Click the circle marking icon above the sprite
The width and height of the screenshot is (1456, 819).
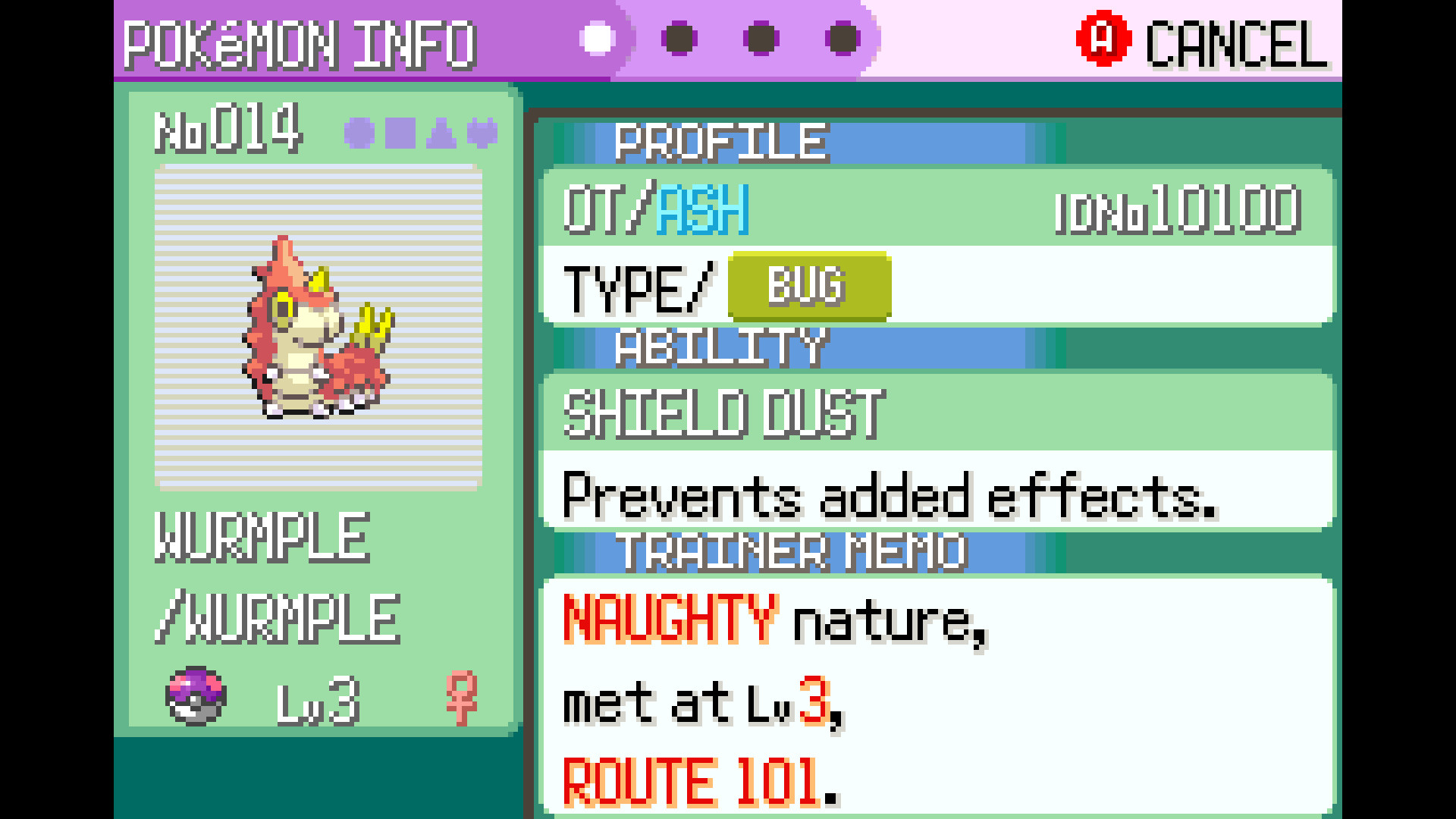tap(360, 130)
